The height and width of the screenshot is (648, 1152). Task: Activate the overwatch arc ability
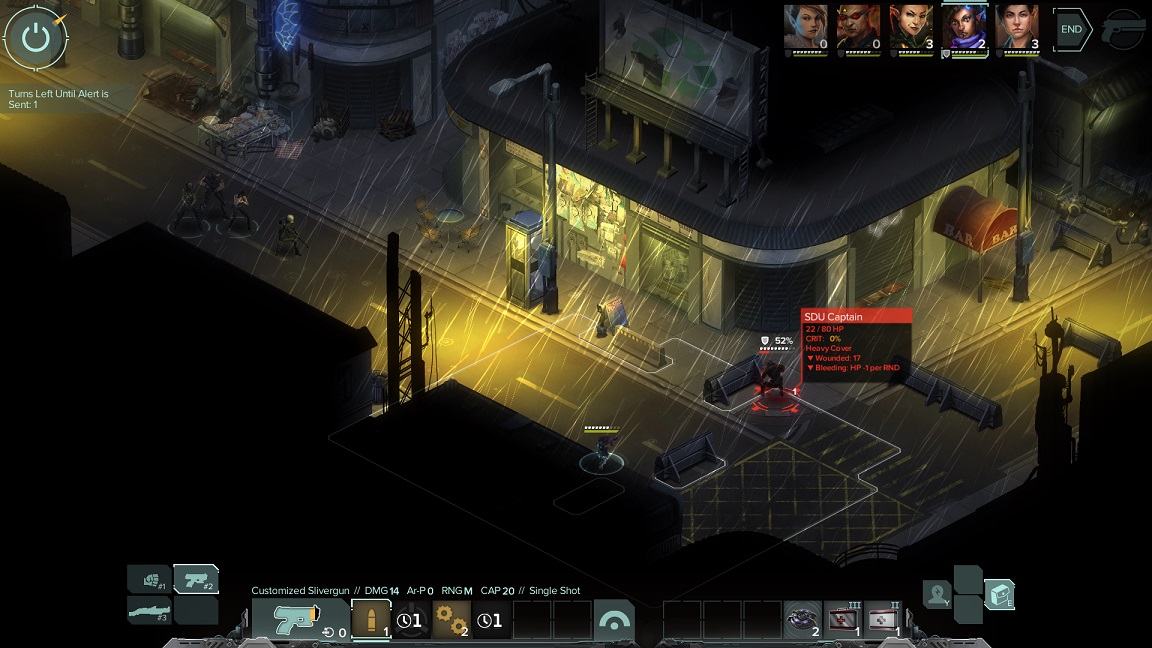tap(613, 620)
